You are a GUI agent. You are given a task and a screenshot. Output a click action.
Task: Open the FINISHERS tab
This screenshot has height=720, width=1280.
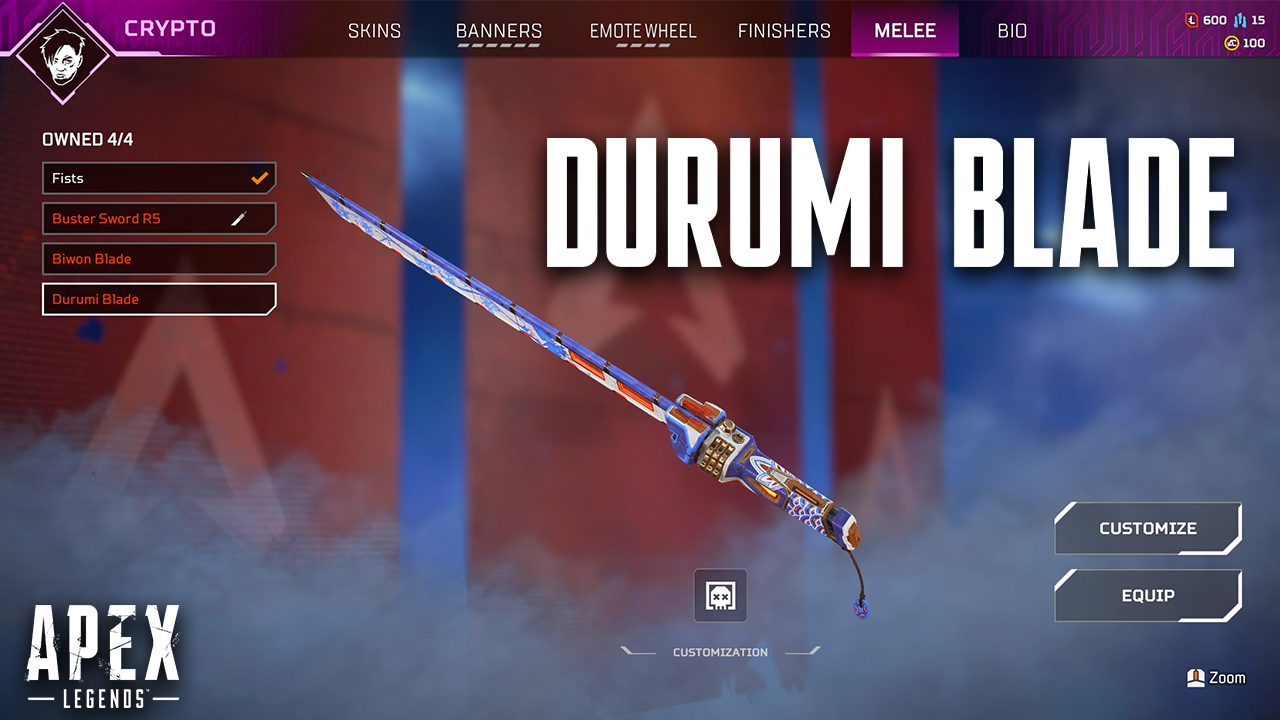click(784, 31)
